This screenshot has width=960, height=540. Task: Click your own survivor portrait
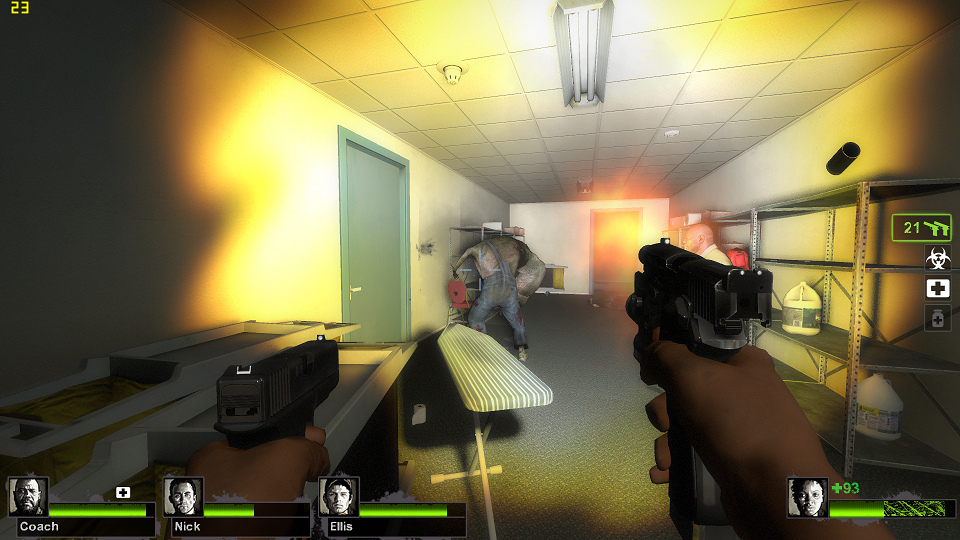click(807, 497)
